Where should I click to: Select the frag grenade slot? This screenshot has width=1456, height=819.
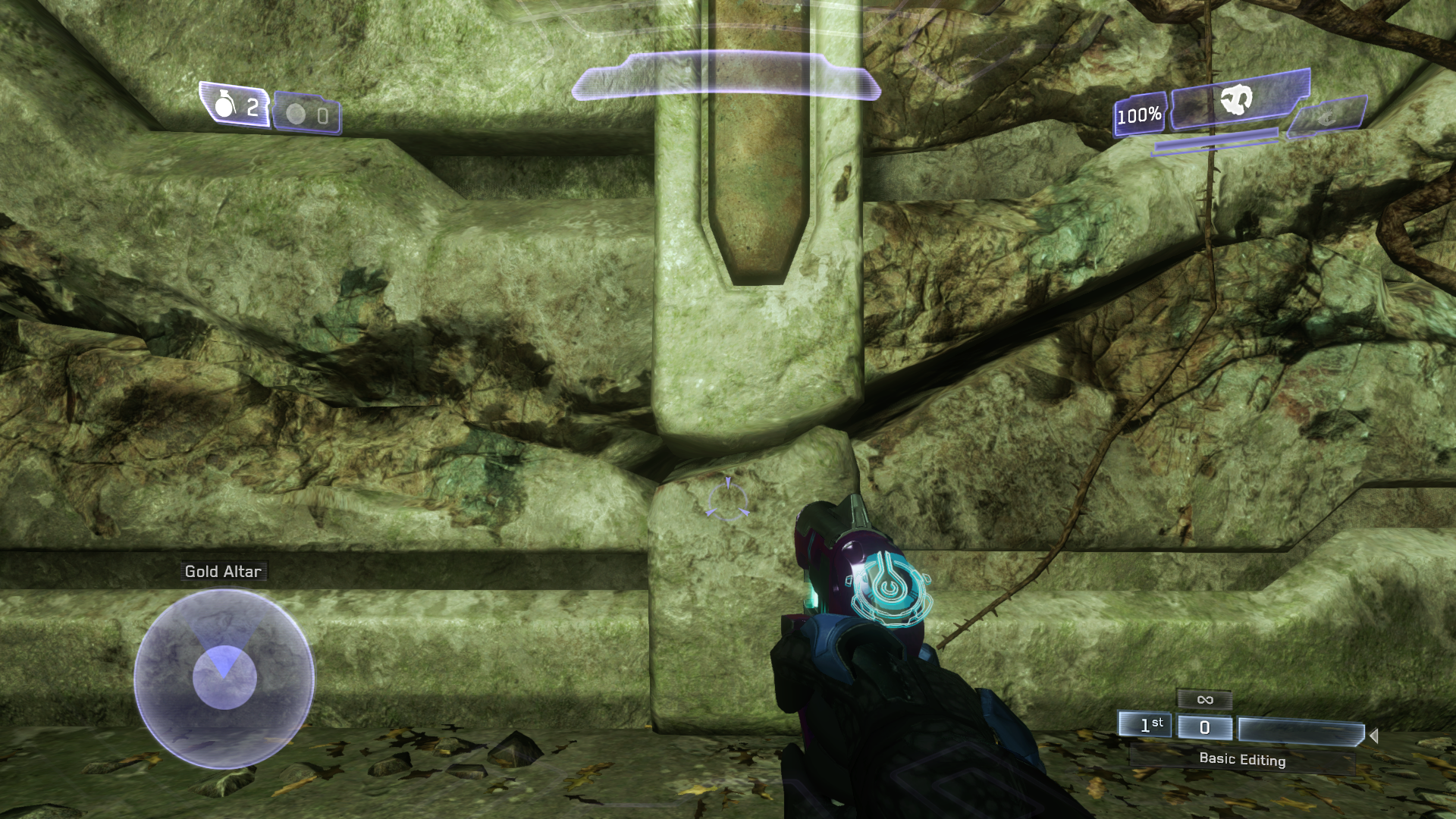coord(235,105)
